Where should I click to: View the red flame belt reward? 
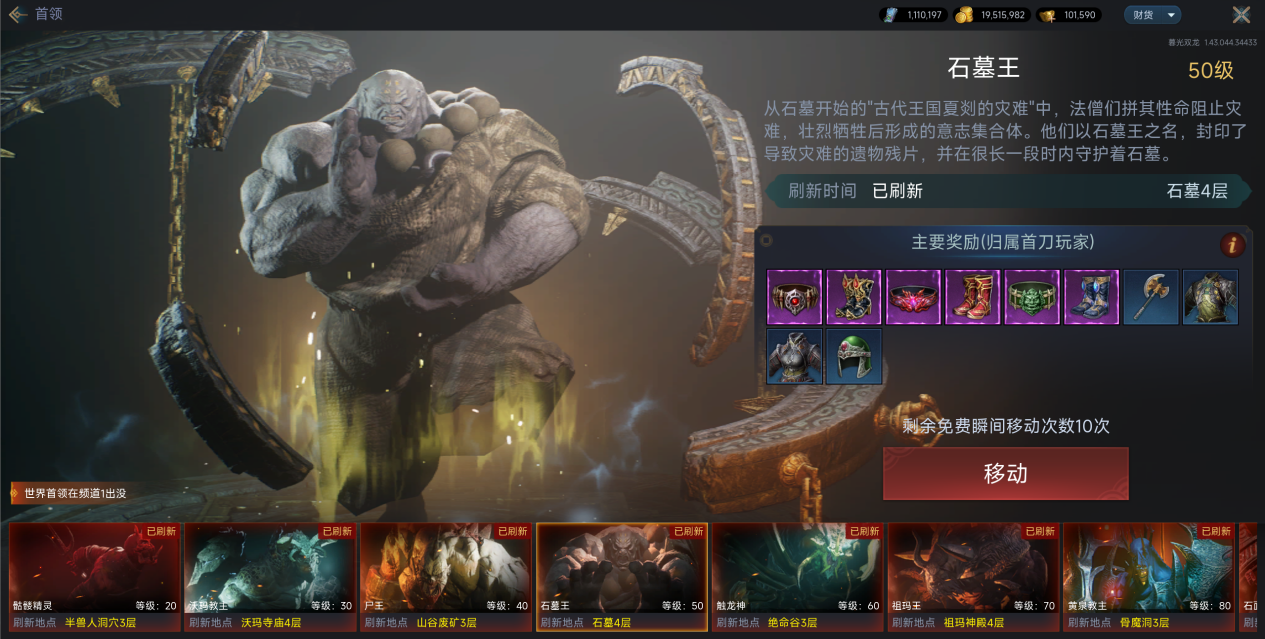(913, 297)
